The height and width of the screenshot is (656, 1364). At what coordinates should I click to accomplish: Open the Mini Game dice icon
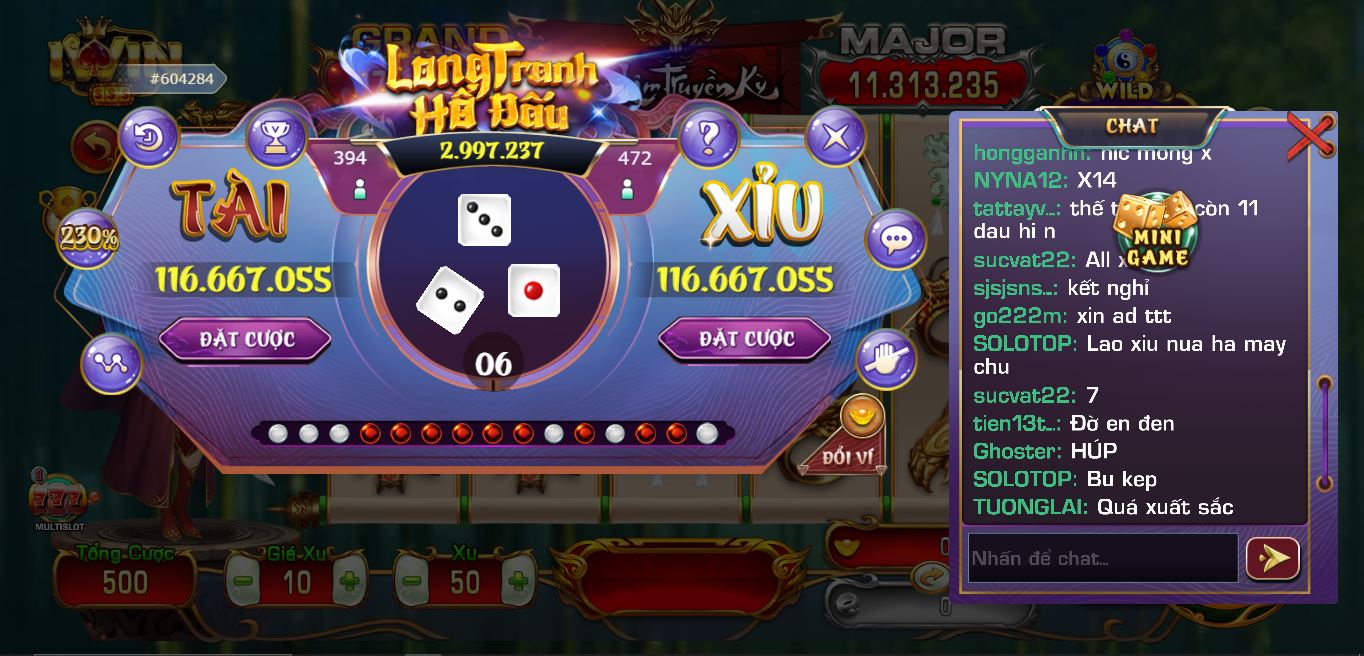pos(1159,232)
